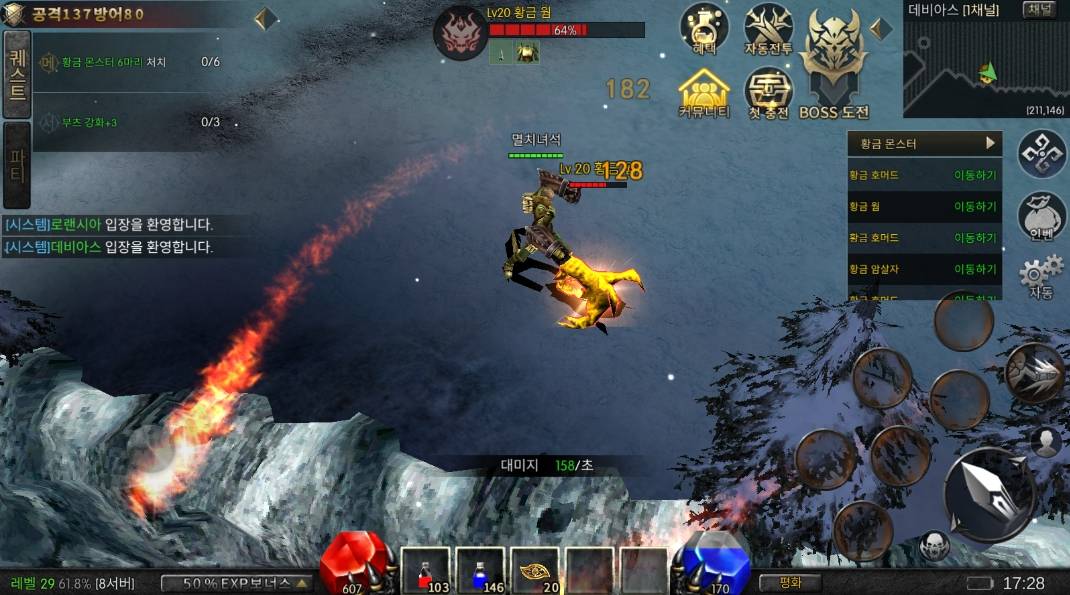Toggle 자동전투 auto-battle
Image resolution: width=1070 pixels, height=595 pixels.
tap(769, 28)
